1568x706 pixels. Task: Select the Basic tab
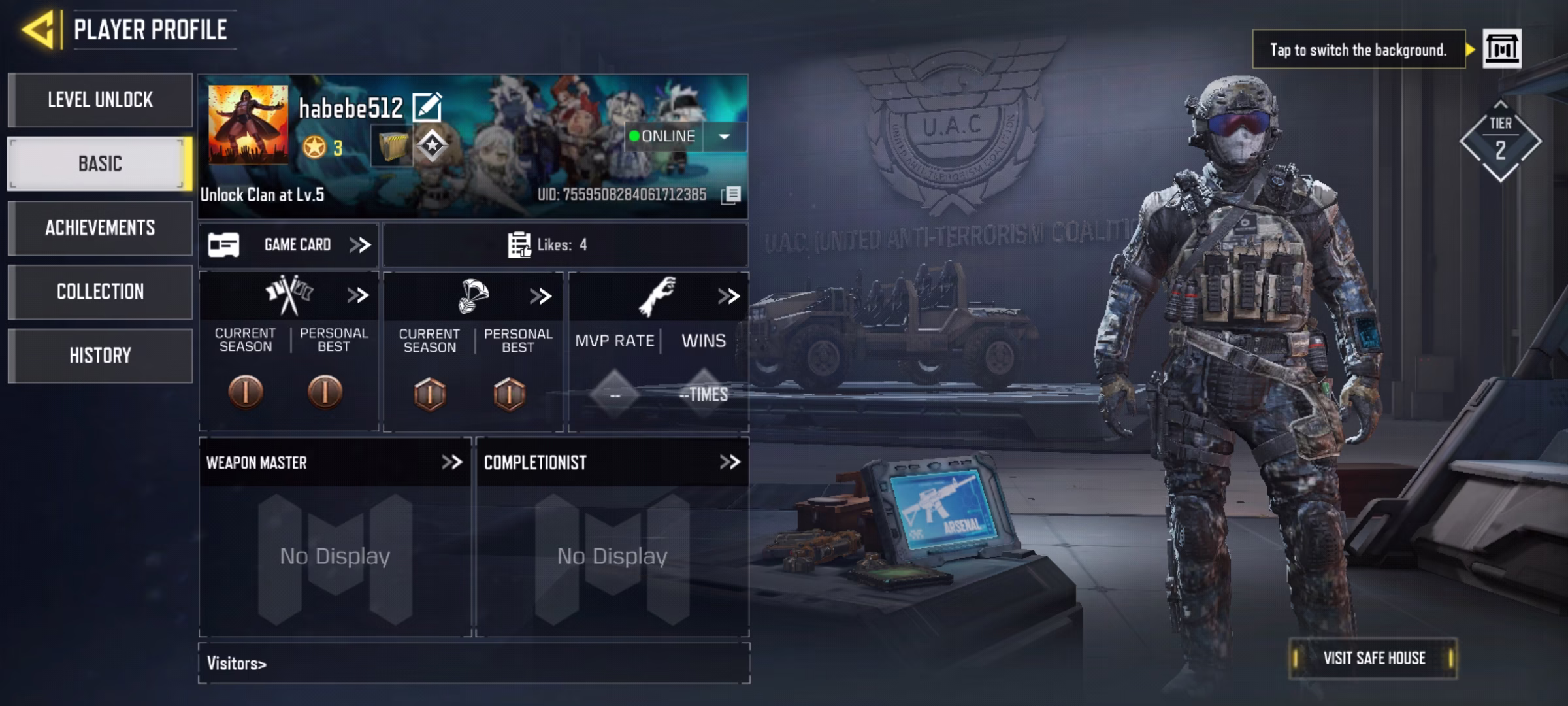tap(100, 163)
